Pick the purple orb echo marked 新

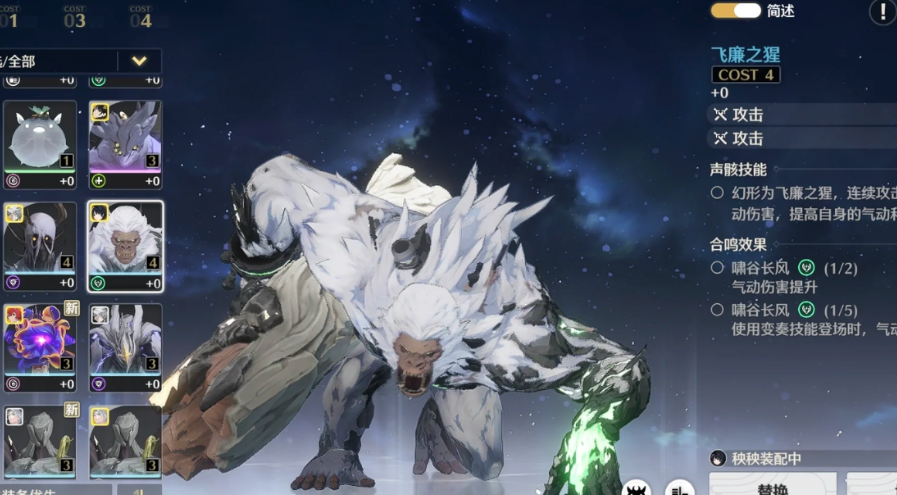(40, 346)
